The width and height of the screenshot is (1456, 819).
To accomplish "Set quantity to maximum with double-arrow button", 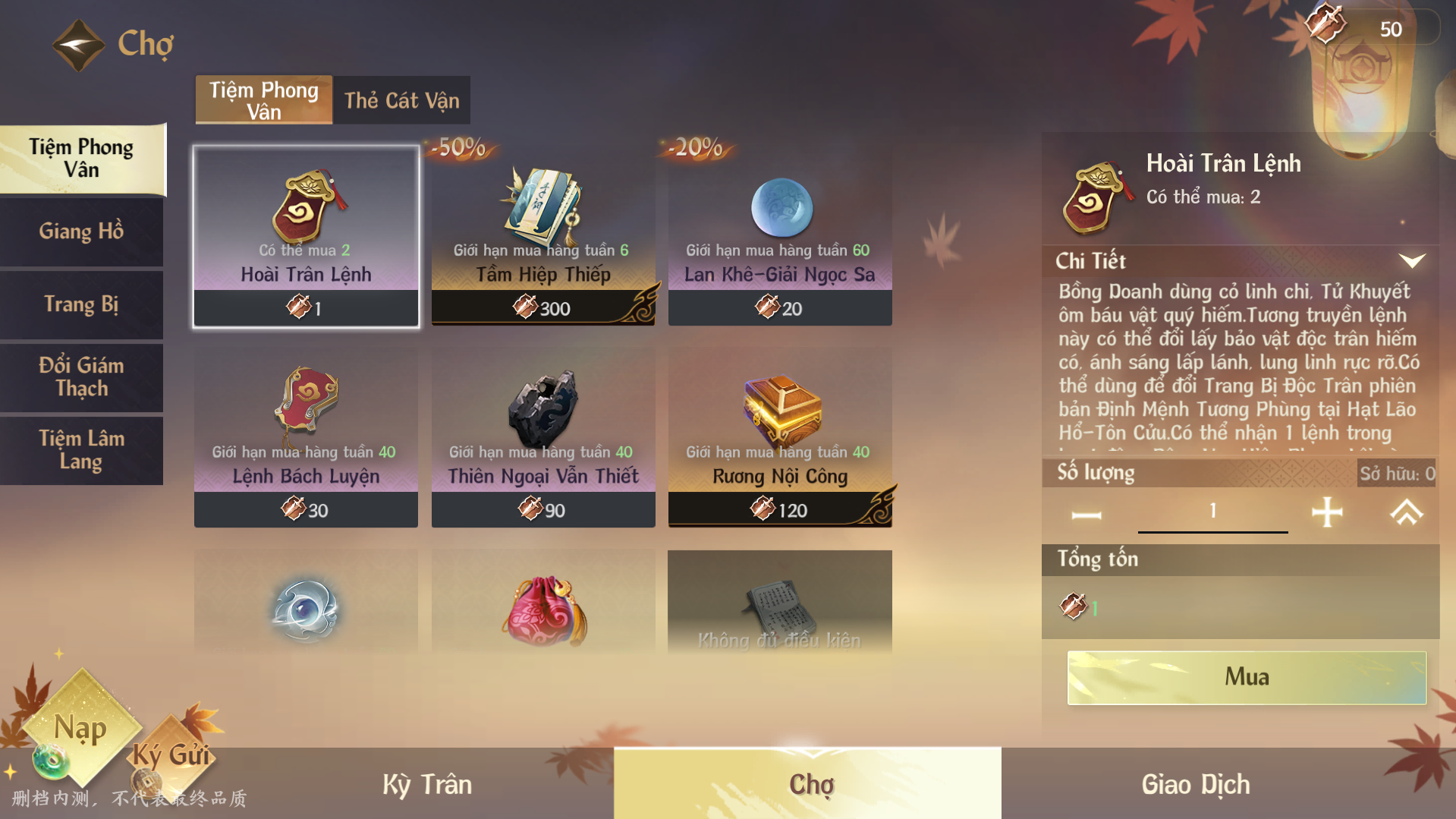I will tap(1406, 512).
